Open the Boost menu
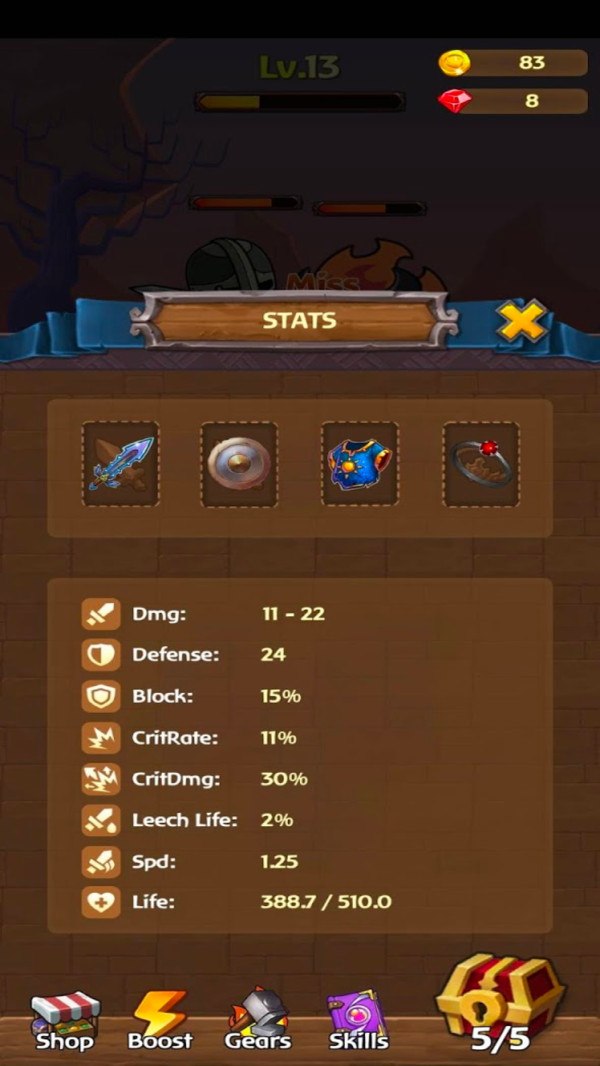Image resolution: width=600 pixels, height=1066 pixels. coord(160,1020)
